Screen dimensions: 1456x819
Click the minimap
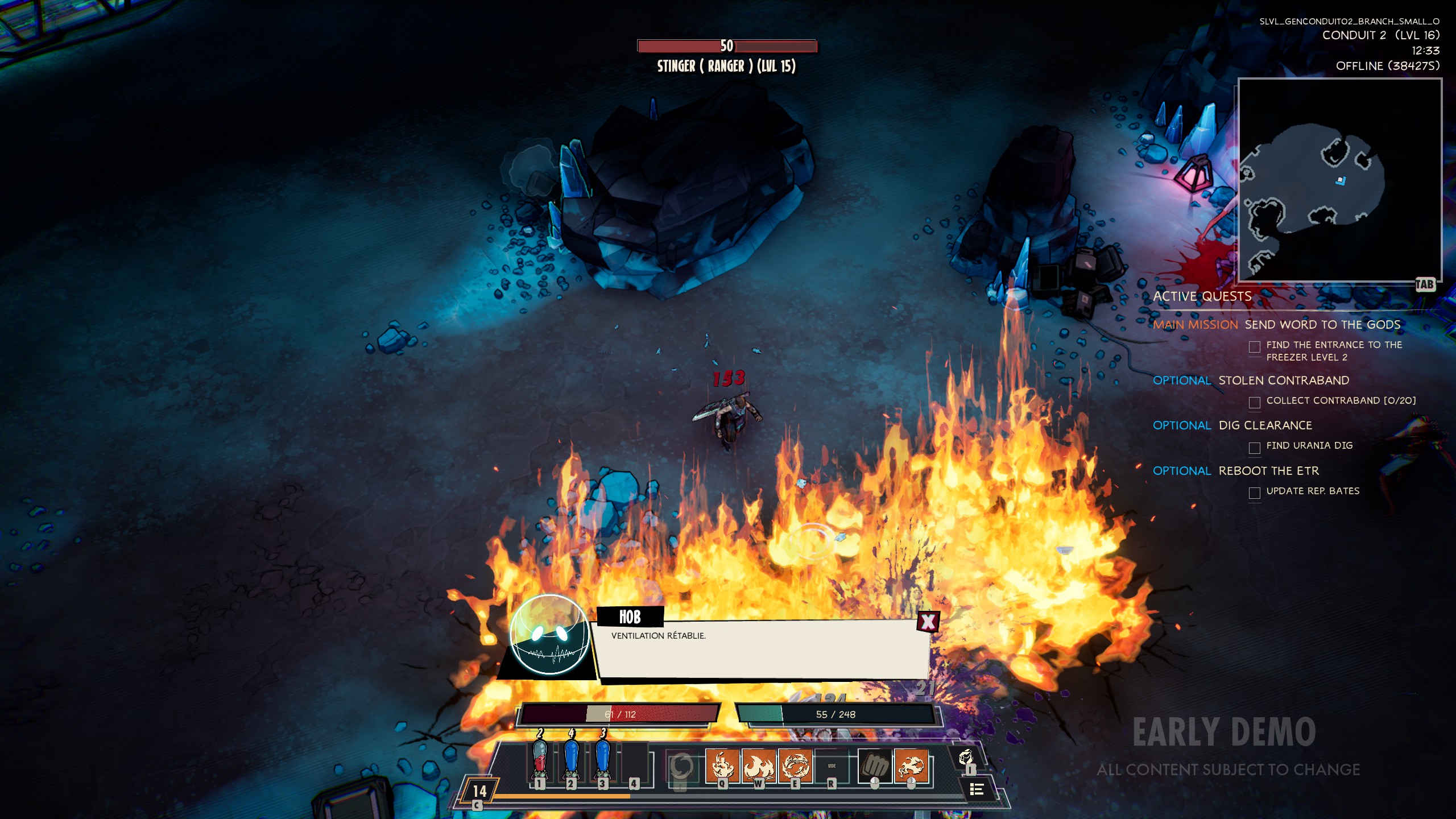(1339, 180)
